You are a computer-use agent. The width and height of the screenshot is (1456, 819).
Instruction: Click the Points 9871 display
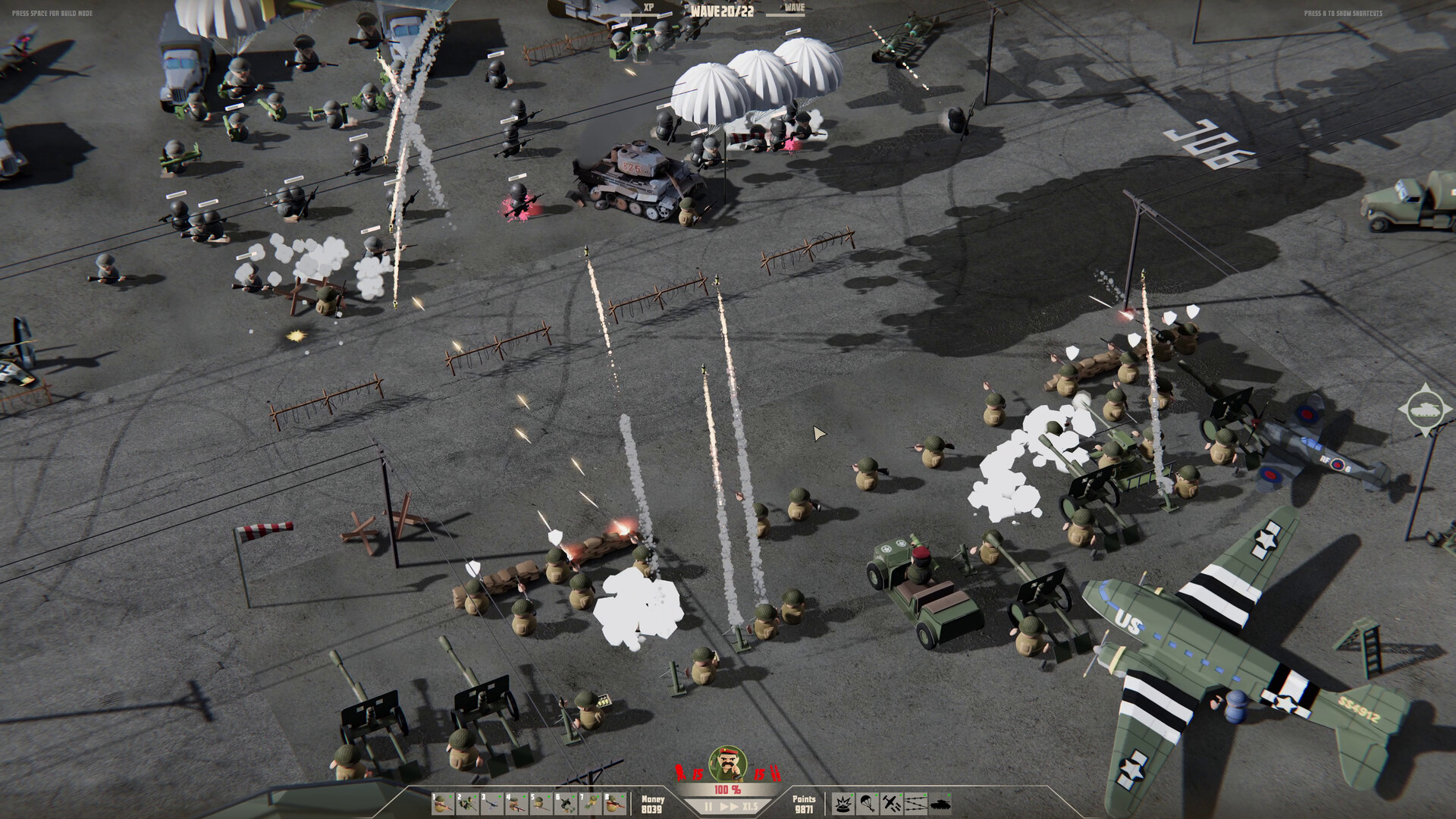tap(806, 805)
